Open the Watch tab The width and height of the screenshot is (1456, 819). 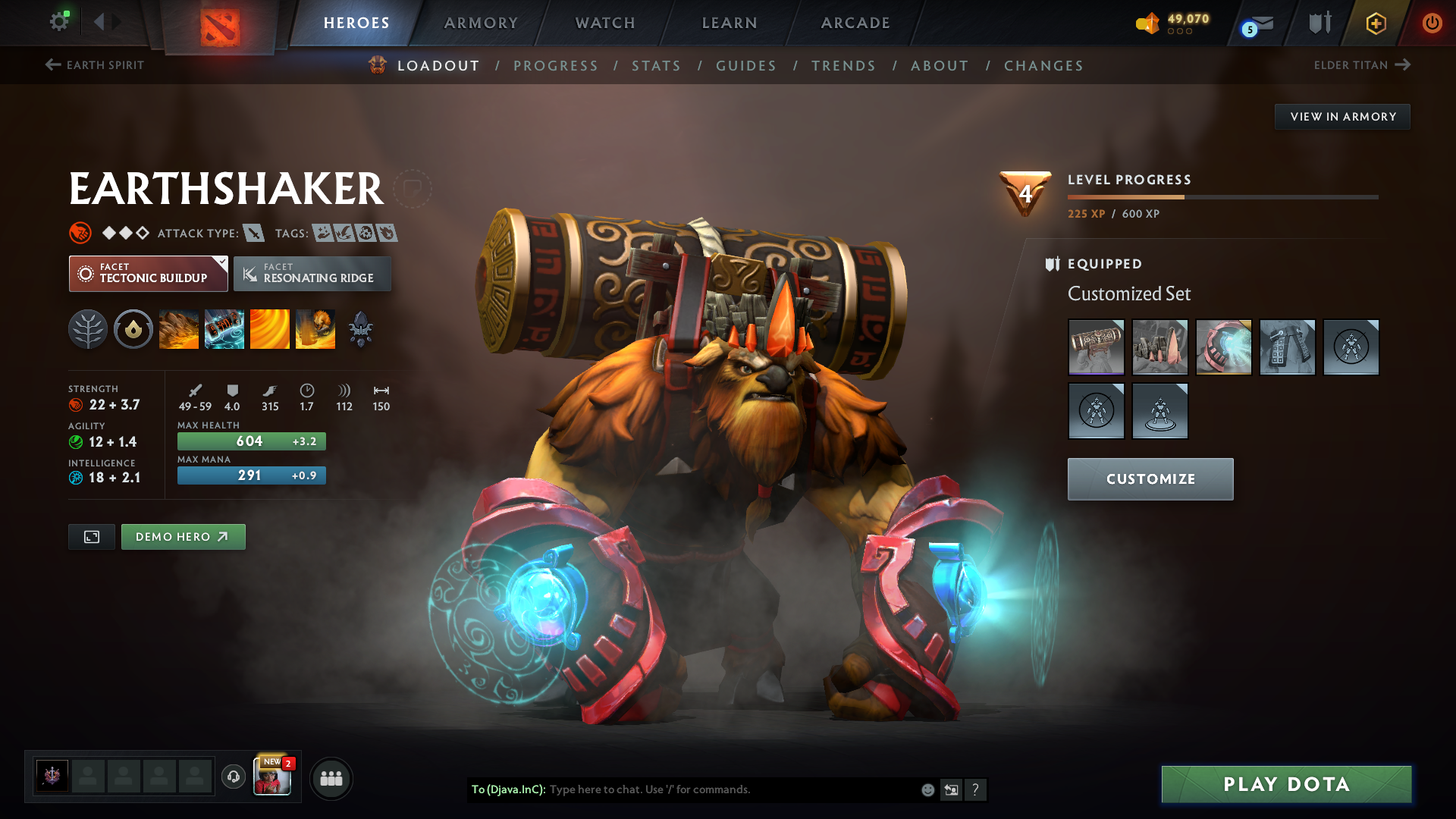[605, 23]
